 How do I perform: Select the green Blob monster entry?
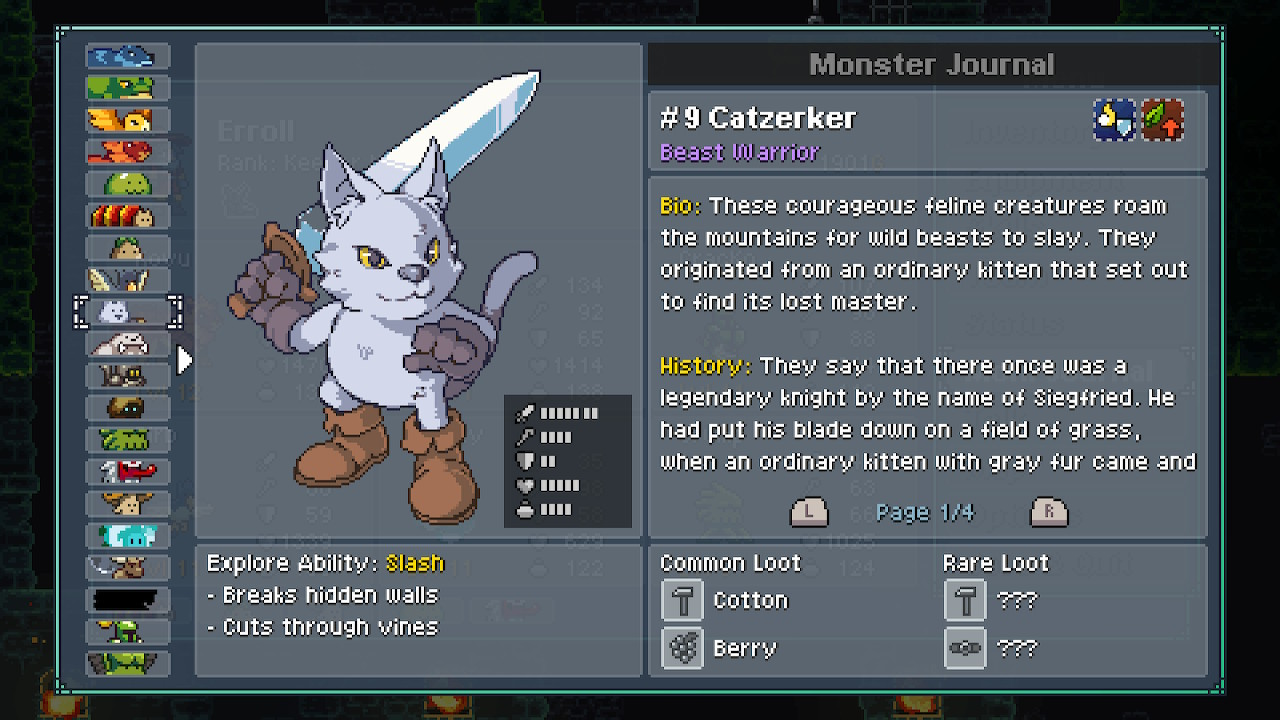coord(127,184)
